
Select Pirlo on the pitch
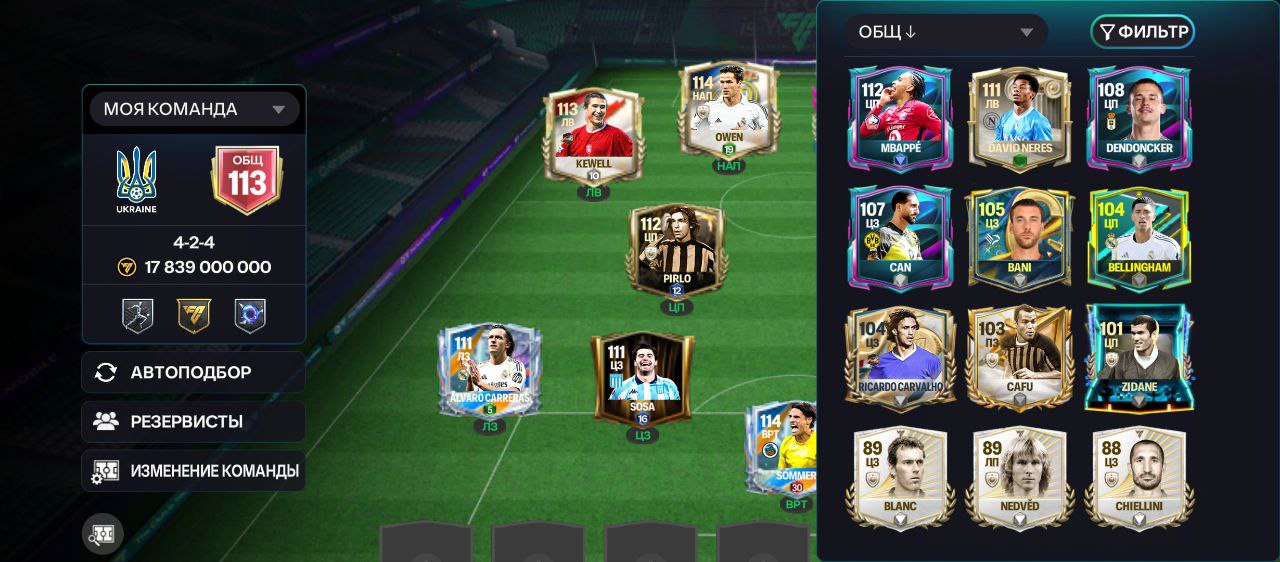pos(677,252)
